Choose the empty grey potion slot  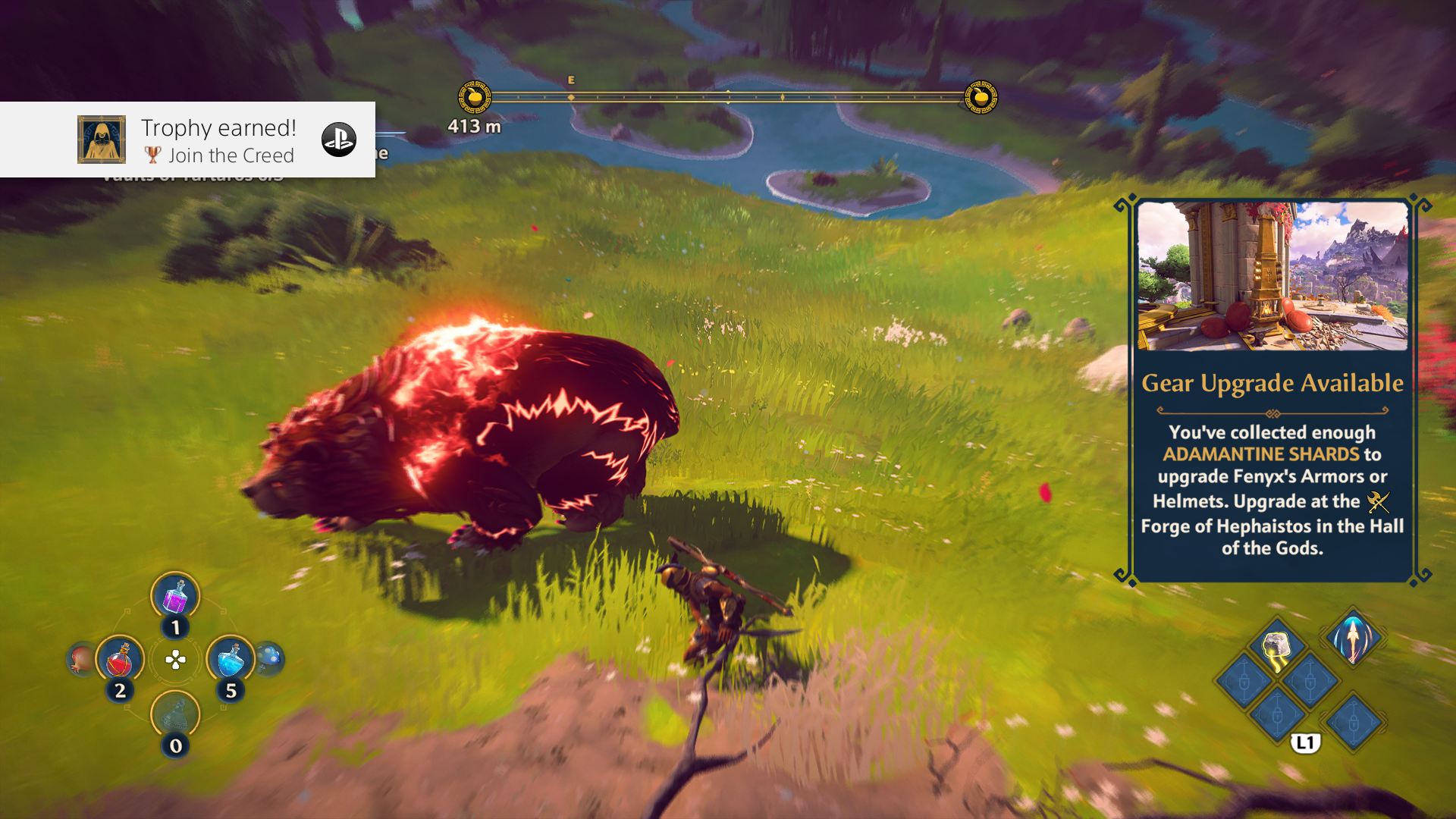[x=175, y=714]
